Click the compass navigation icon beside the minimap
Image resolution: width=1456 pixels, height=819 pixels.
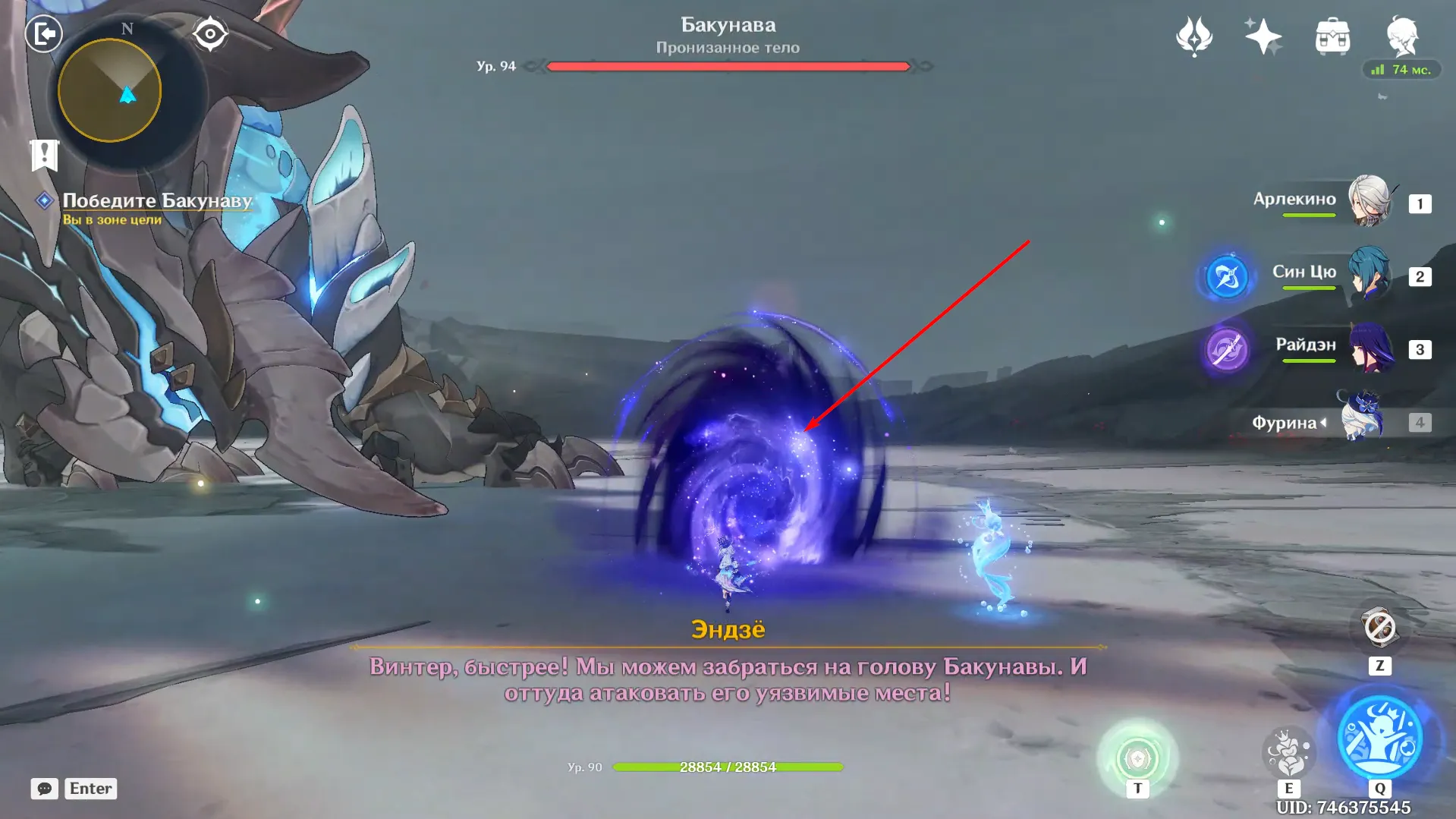[x=210, y=33]
